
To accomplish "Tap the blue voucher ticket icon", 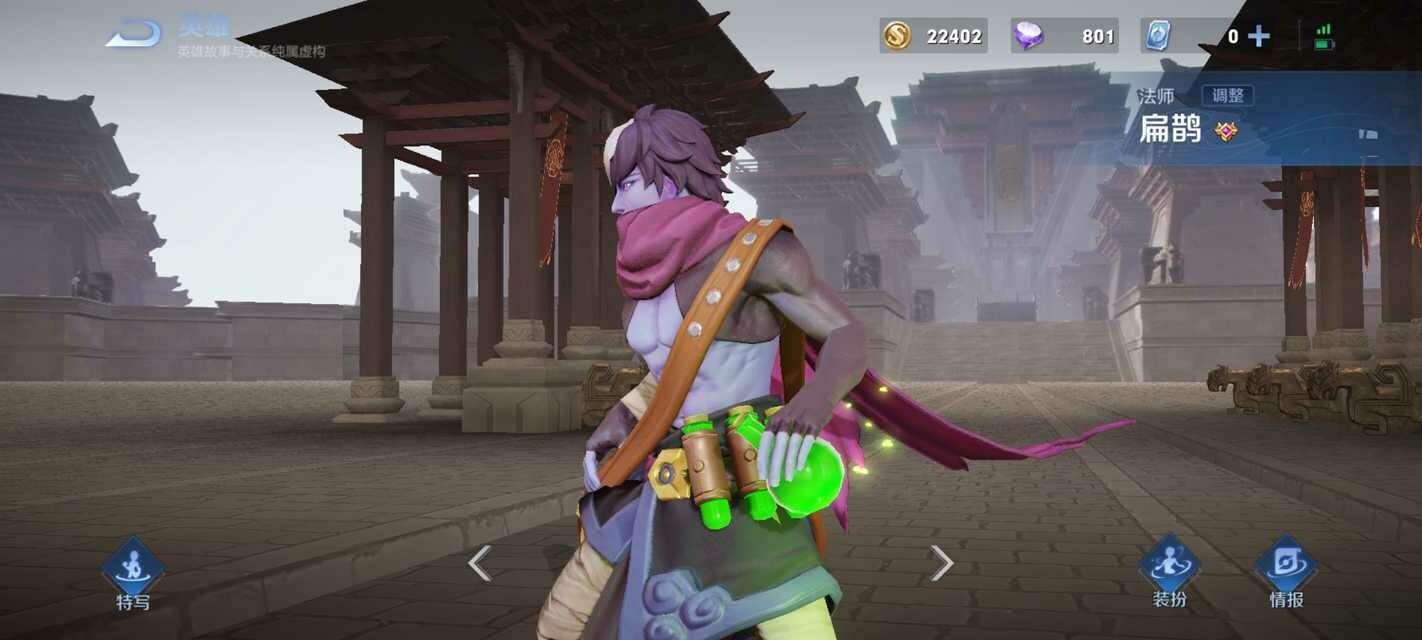I will (1157, 36).
